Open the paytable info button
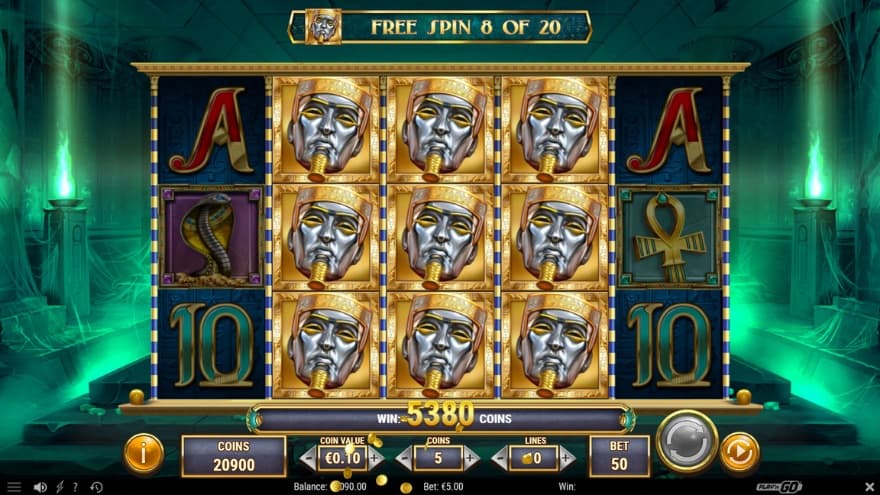The image size is (880, 495). 144,454
